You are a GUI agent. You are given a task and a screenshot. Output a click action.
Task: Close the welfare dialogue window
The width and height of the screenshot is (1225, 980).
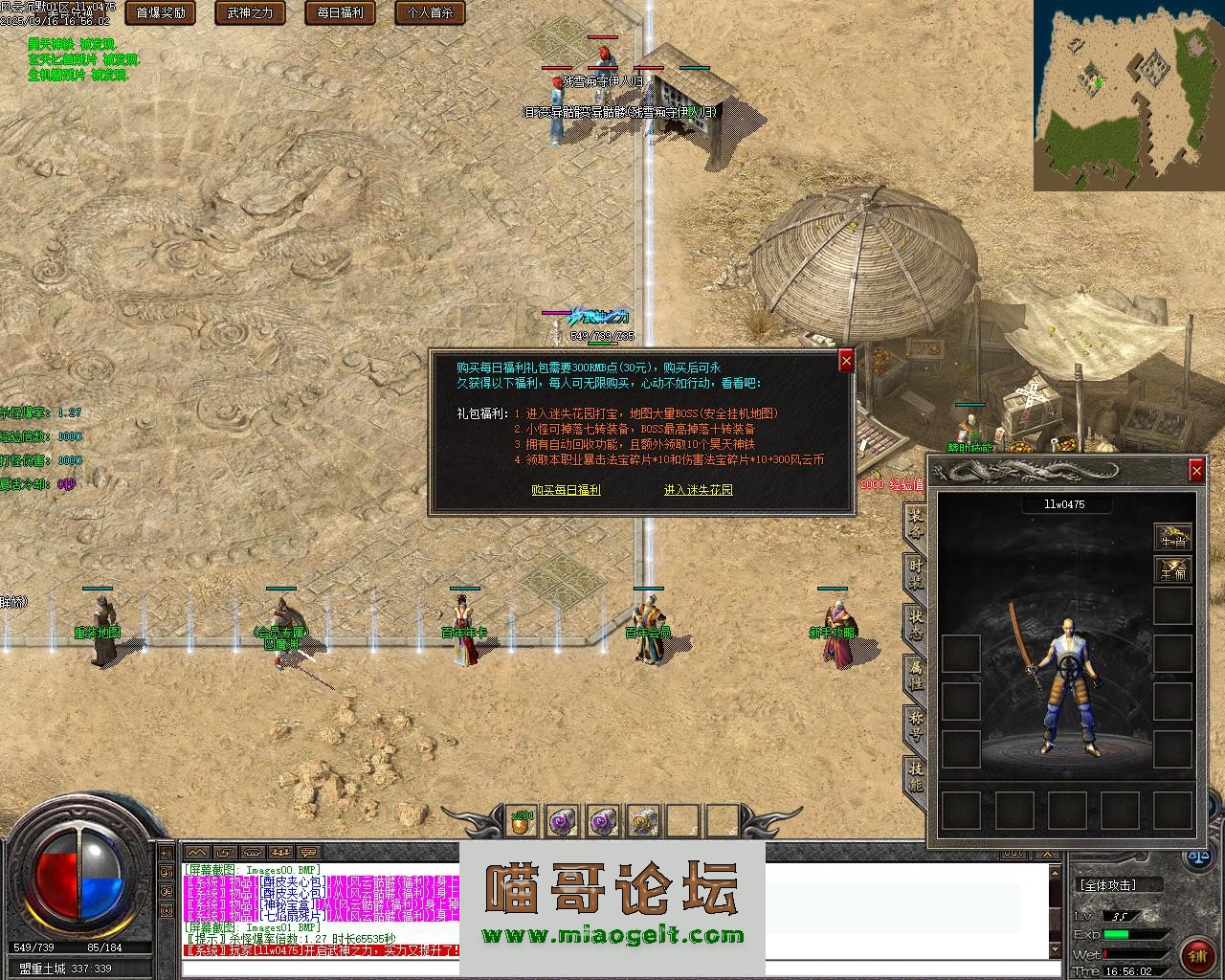(x=846, y=360)
